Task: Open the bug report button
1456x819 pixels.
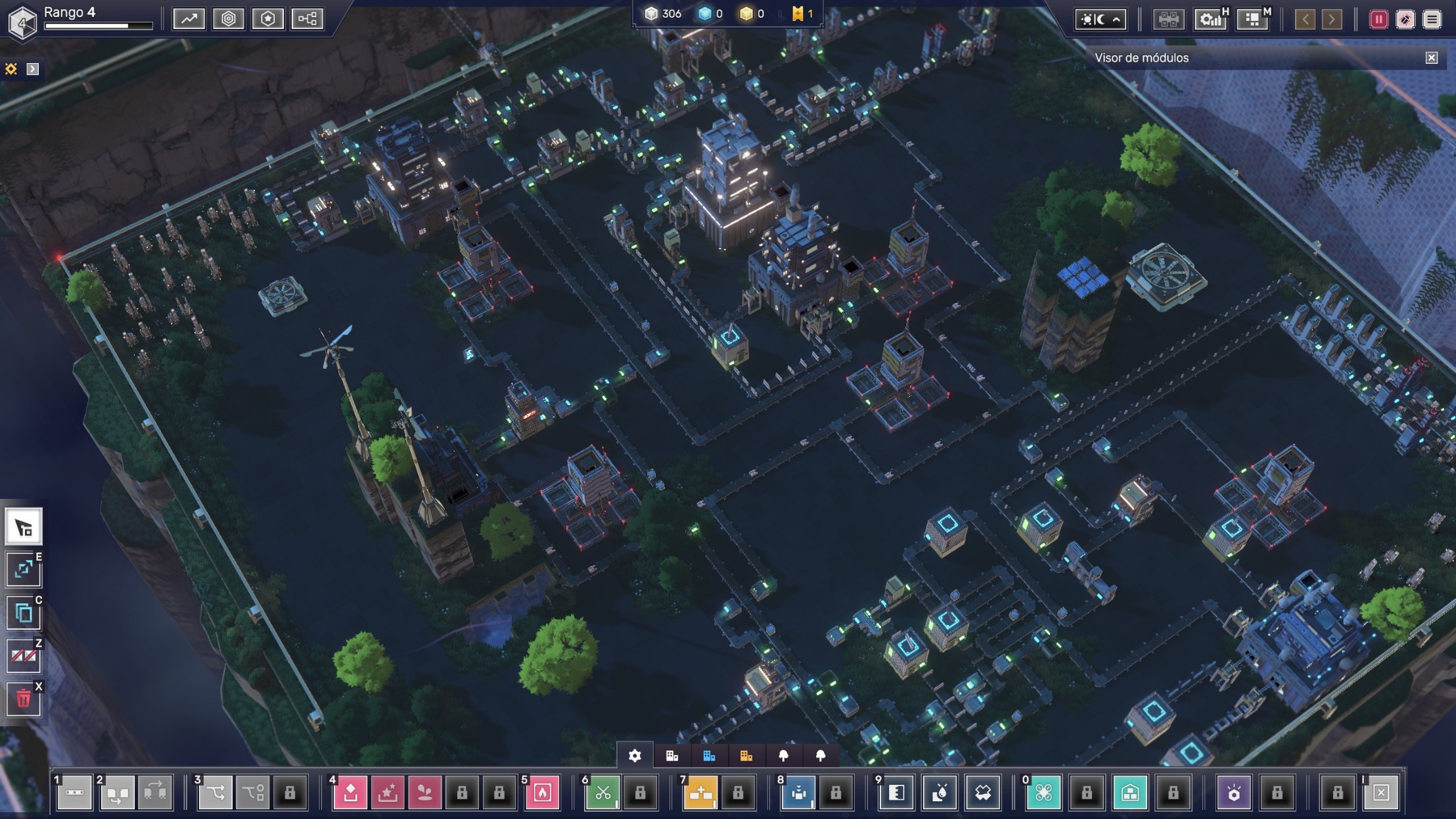Action: tap(1405, 20)
